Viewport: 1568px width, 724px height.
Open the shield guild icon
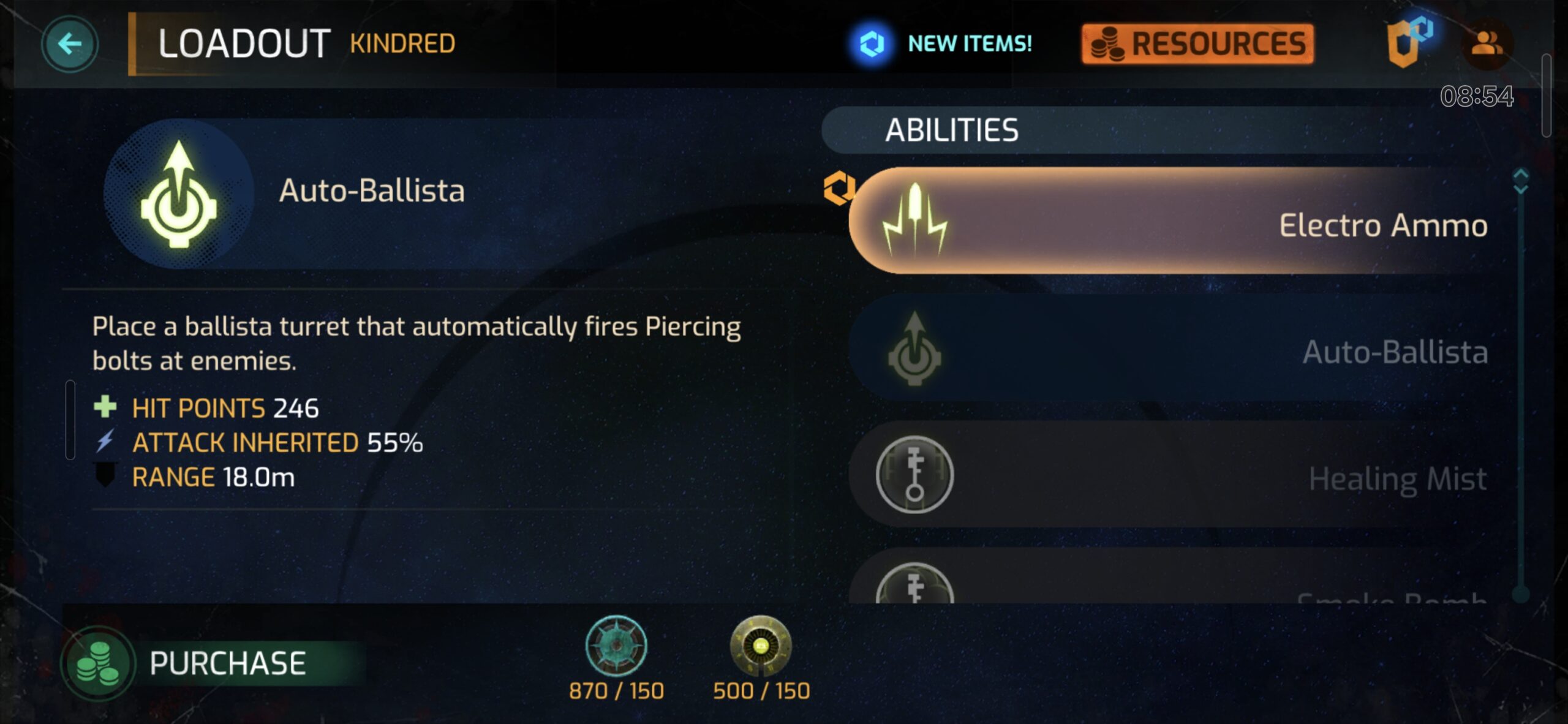(x=1406, y=43)
